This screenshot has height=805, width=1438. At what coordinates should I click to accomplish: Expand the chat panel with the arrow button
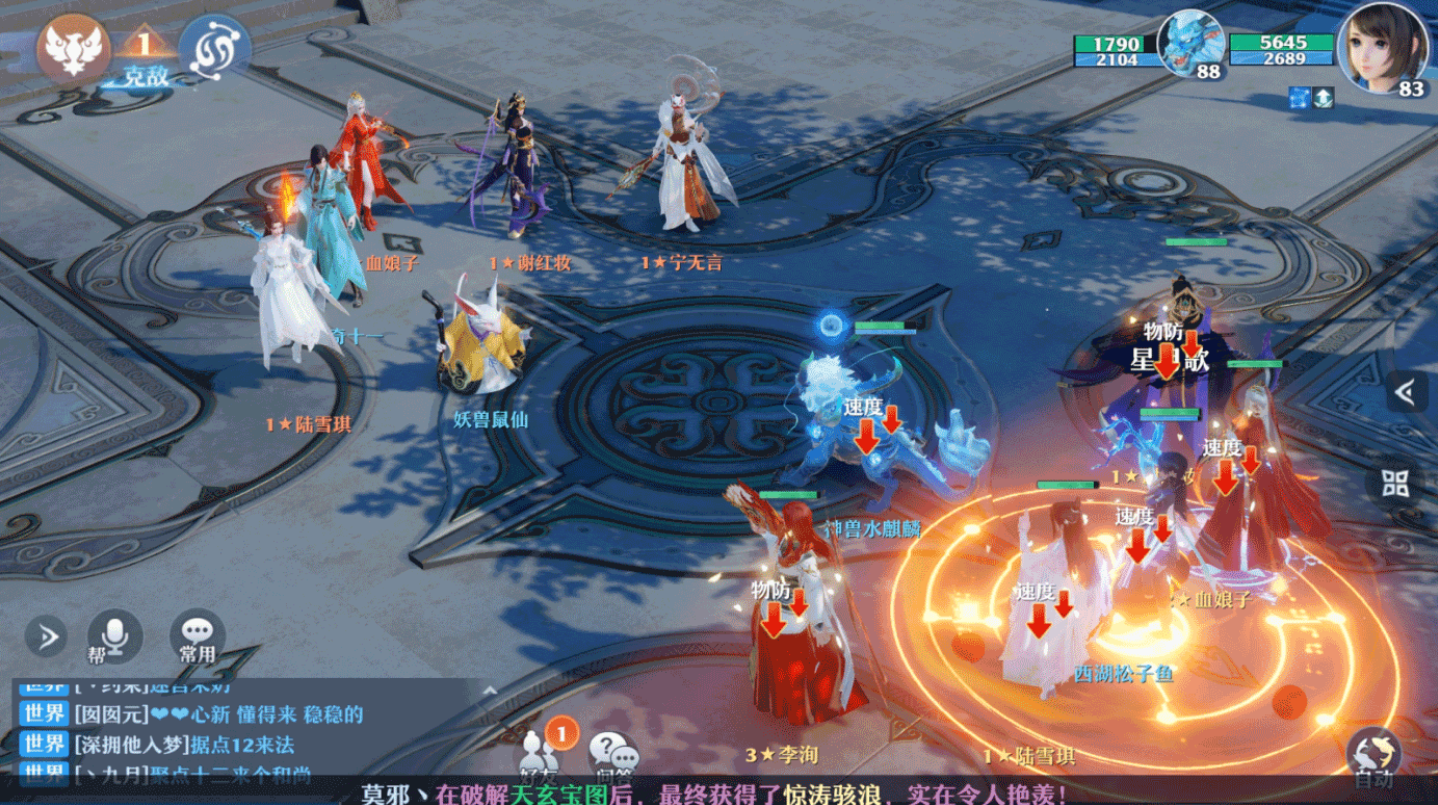pos(46,636)
